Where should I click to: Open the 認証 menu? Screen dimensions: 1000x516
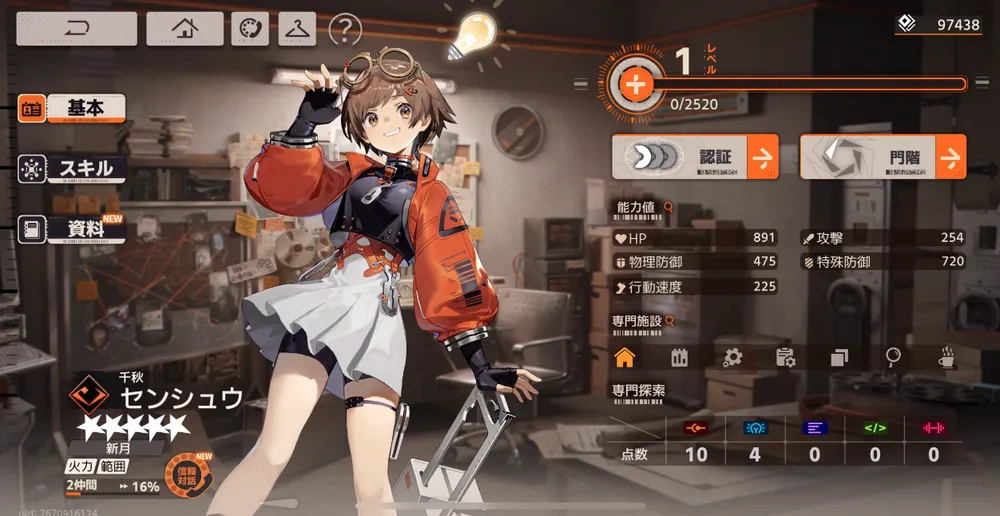(x=695, y=157)
